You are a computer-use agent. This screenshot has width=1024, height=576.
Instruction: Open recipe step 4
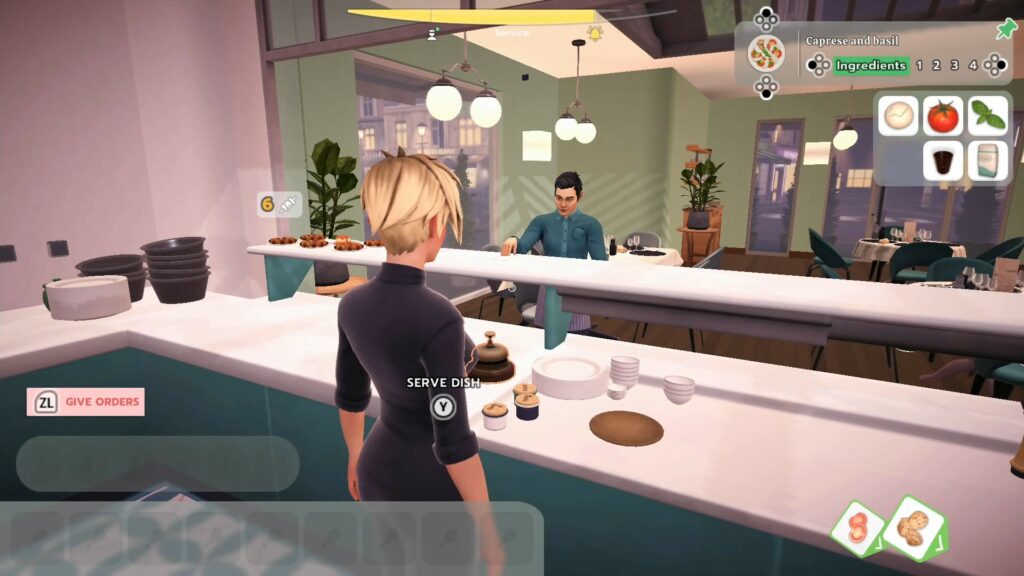pyautogui.click(x=973, y=66)
